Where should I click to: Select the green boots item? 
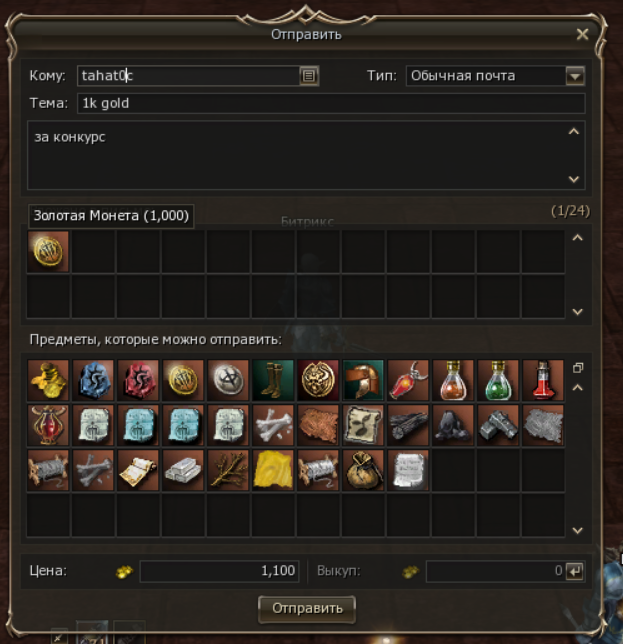coord(273,380)
